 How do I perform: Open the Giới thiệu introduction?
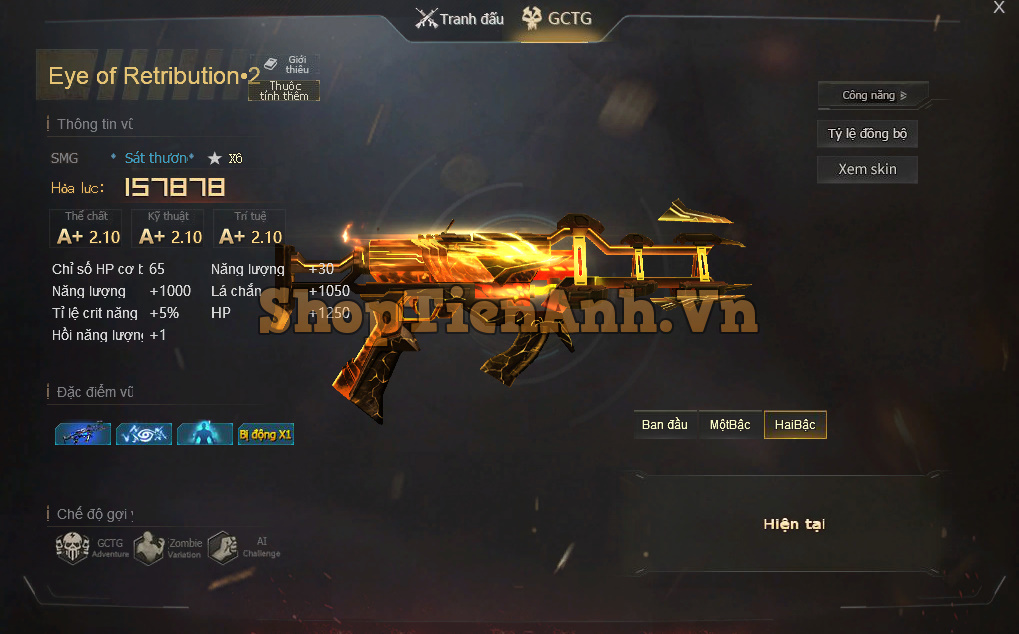point(287,64)
